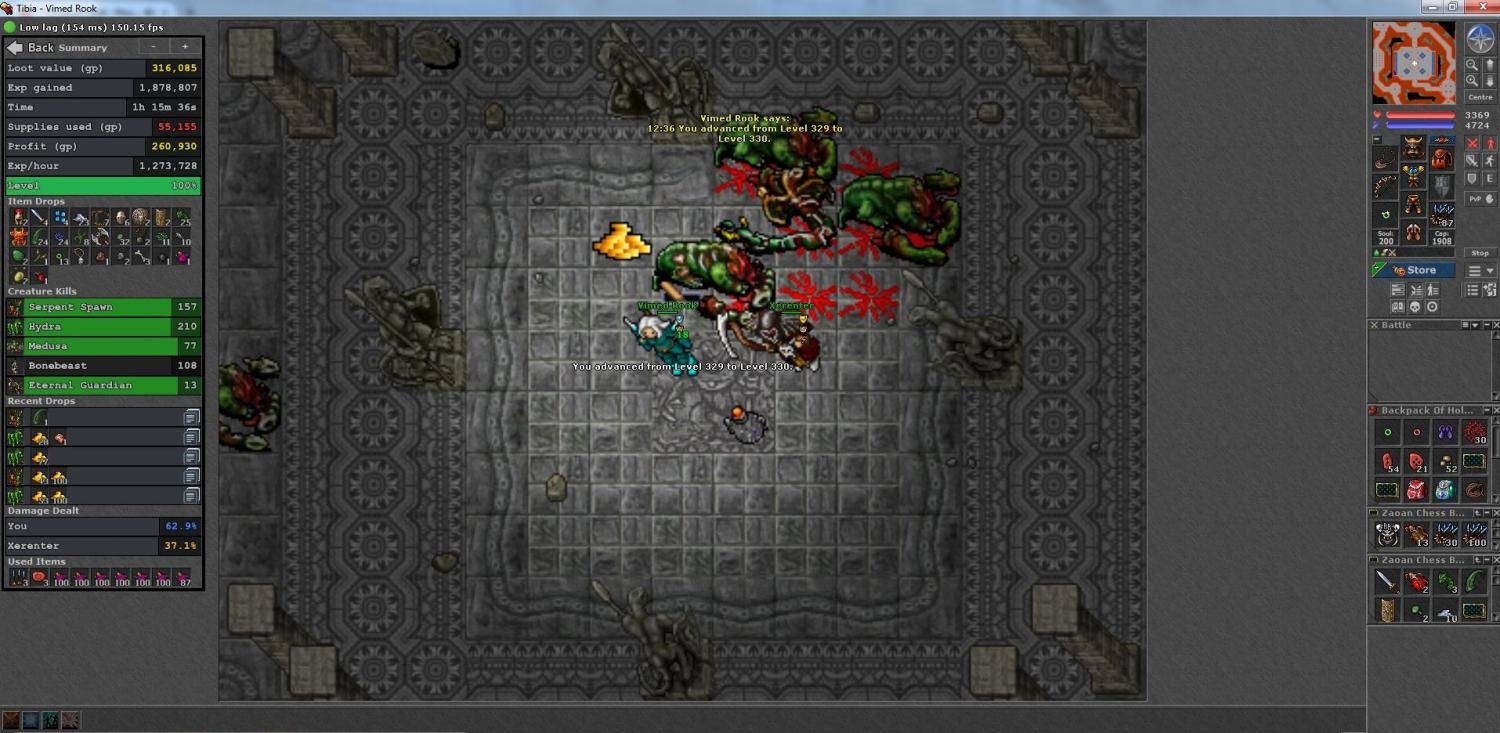Screen dimensions: 1500x733
Task: Open the in-game Store
Action: click(1414, 270)
